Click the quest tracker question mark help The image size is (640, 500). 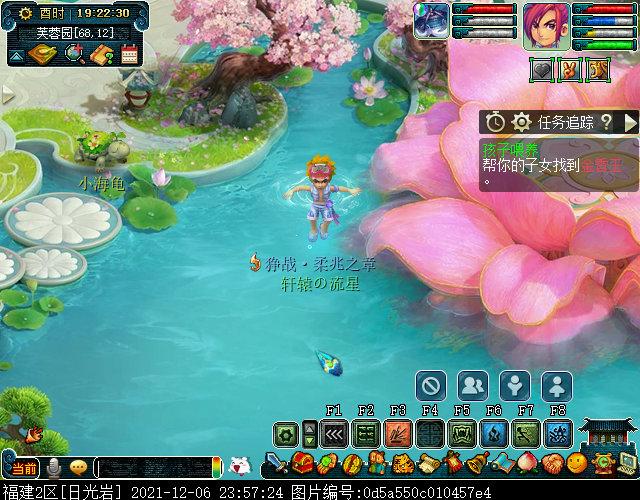[x=606, y=122]
